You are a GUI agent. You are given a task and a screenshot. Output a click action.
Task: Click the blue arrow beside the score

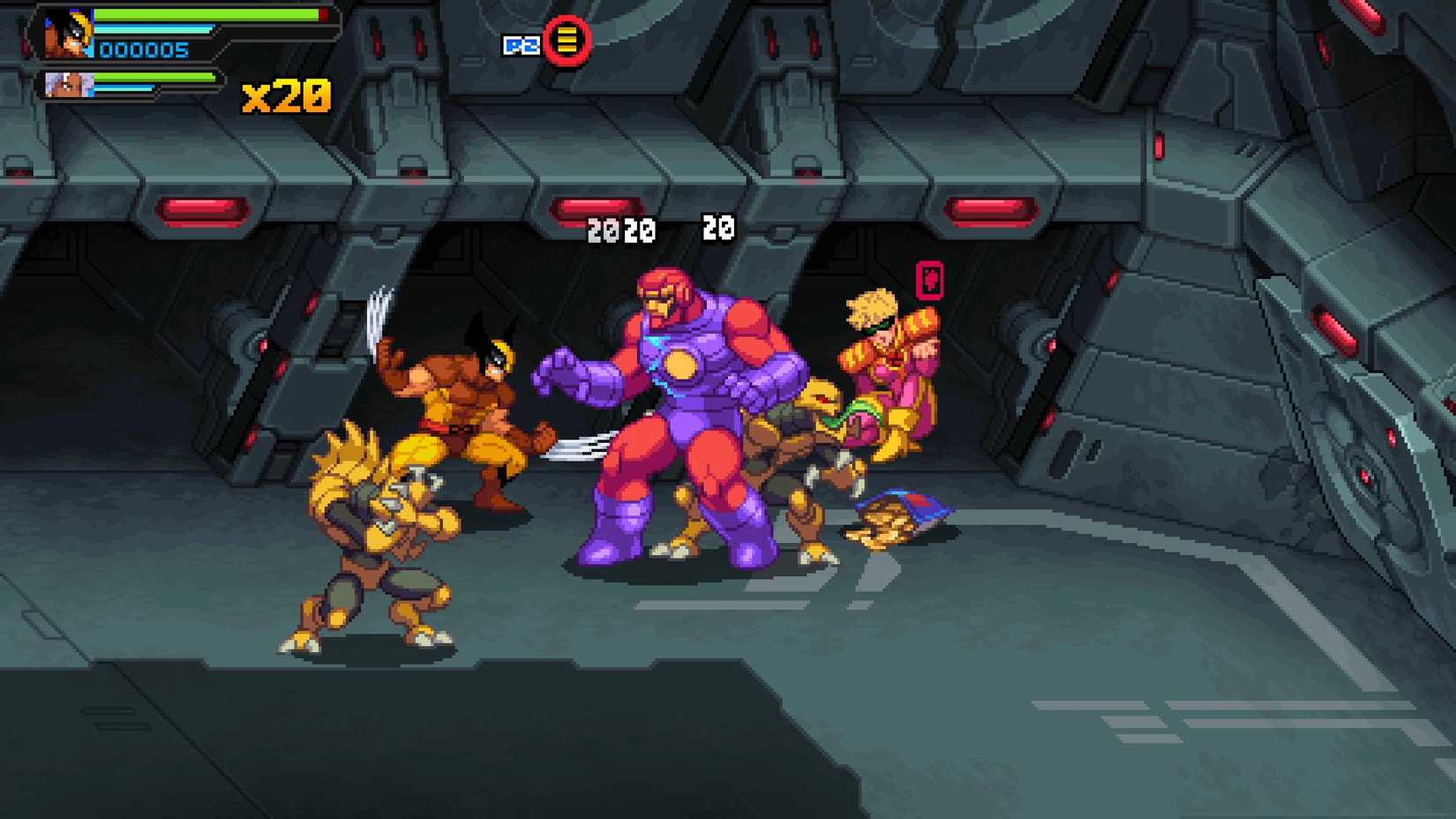[x=93, y=49]
